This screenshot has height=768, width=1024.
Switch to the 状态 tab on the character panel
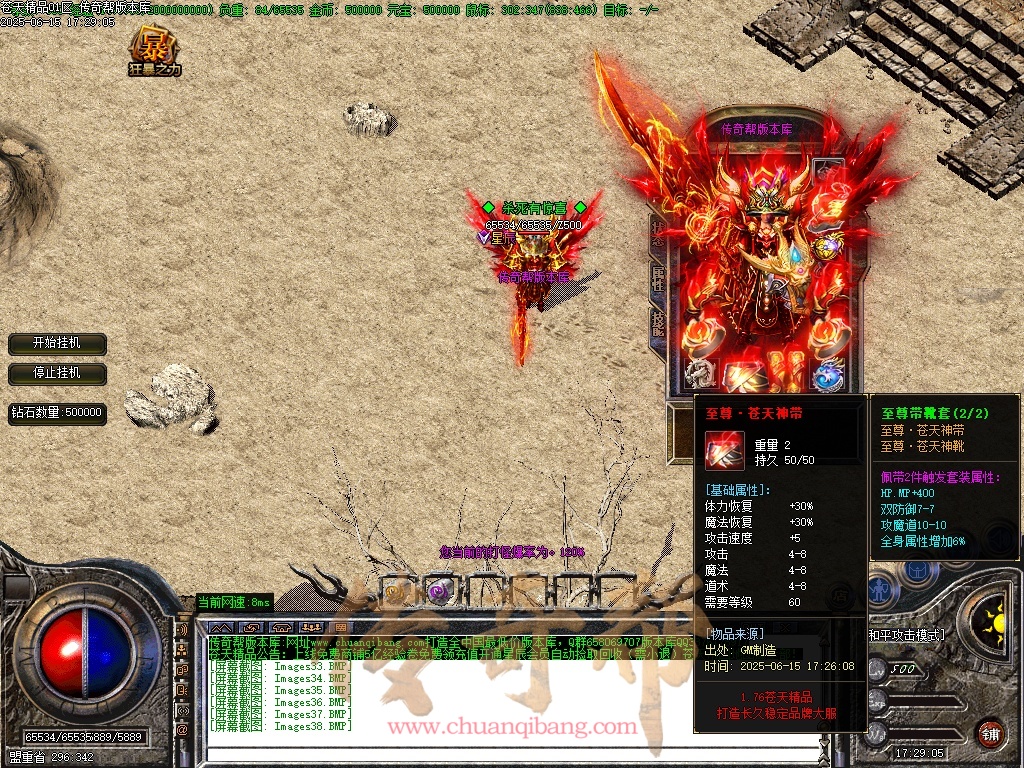click(658, 235)
